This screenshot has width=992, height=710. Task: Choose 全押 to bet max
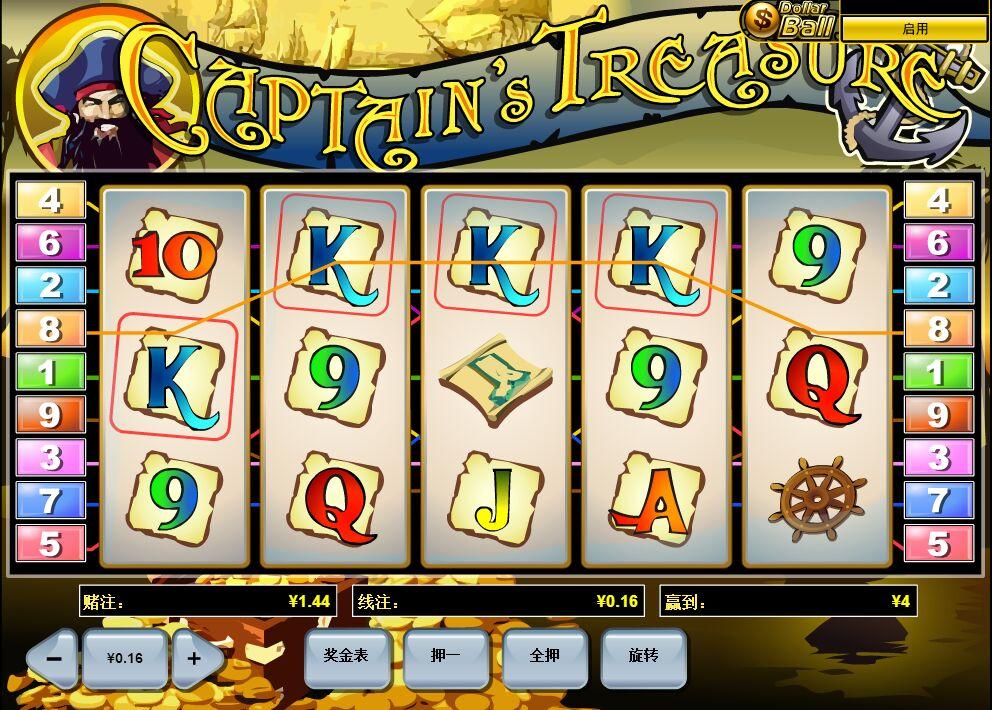[x=544, y=656]
